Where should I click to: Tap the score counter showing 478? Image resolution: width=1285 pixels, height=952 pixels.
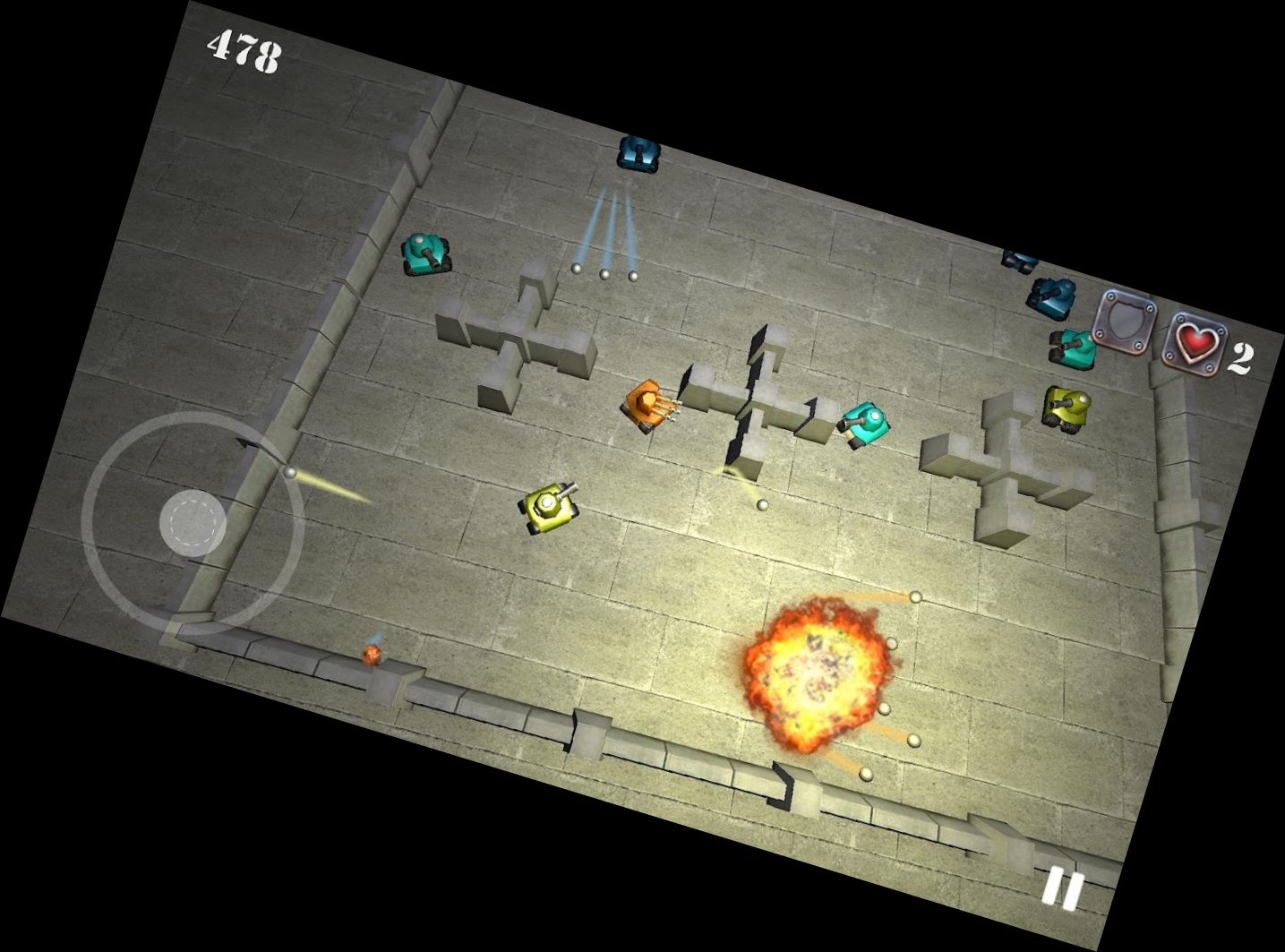coord(244,49)
